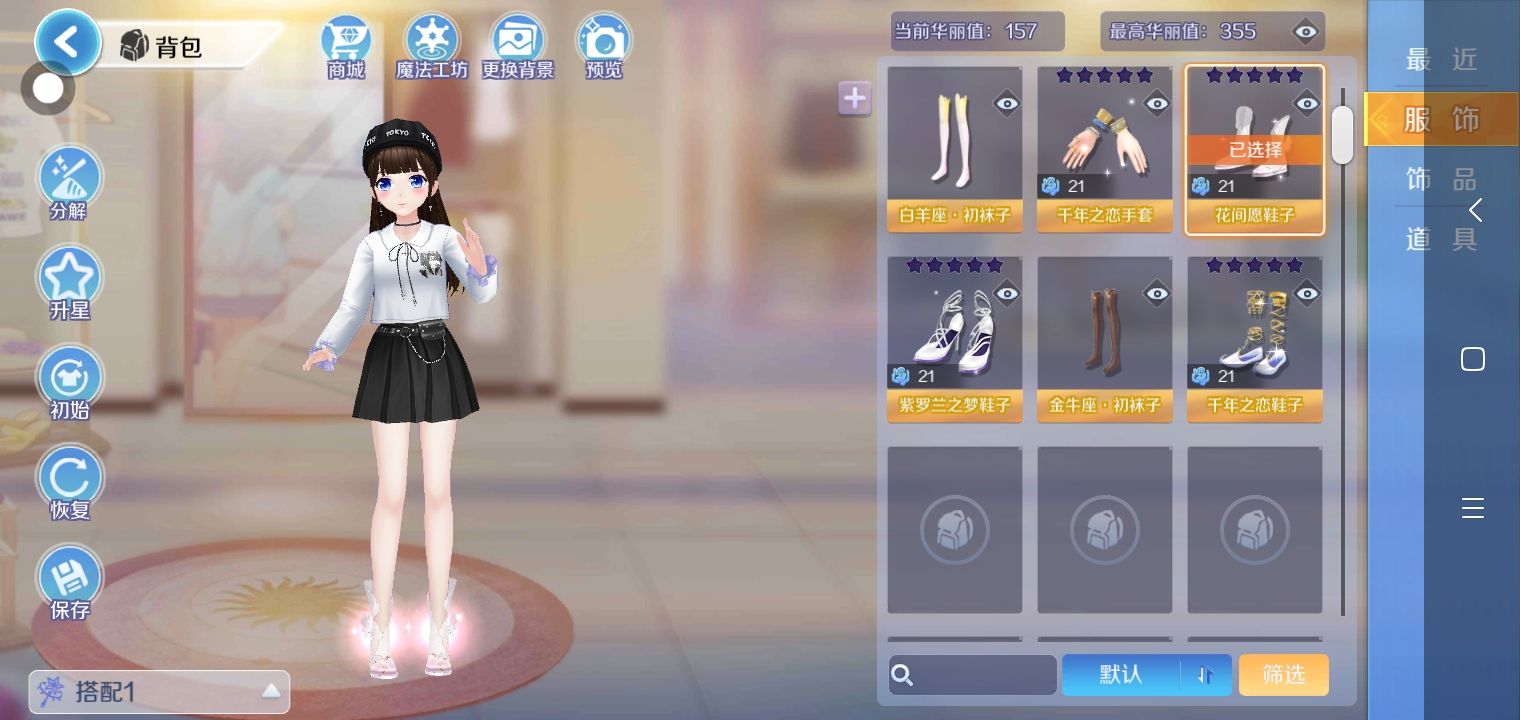Open the 商城 shop

(x=346, y=46)
